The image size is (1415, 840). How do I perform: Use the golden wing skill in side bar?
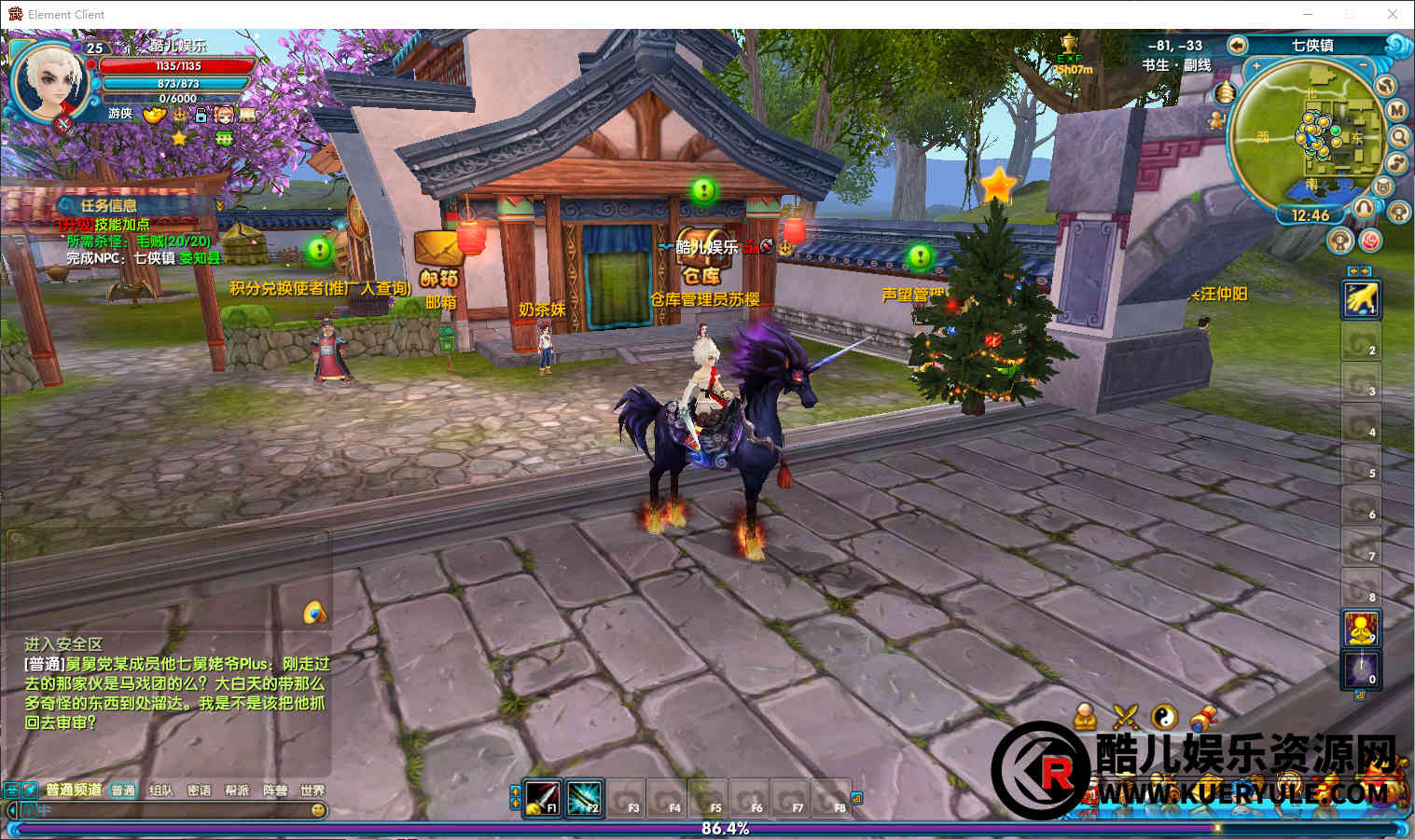click(1360, 299)
